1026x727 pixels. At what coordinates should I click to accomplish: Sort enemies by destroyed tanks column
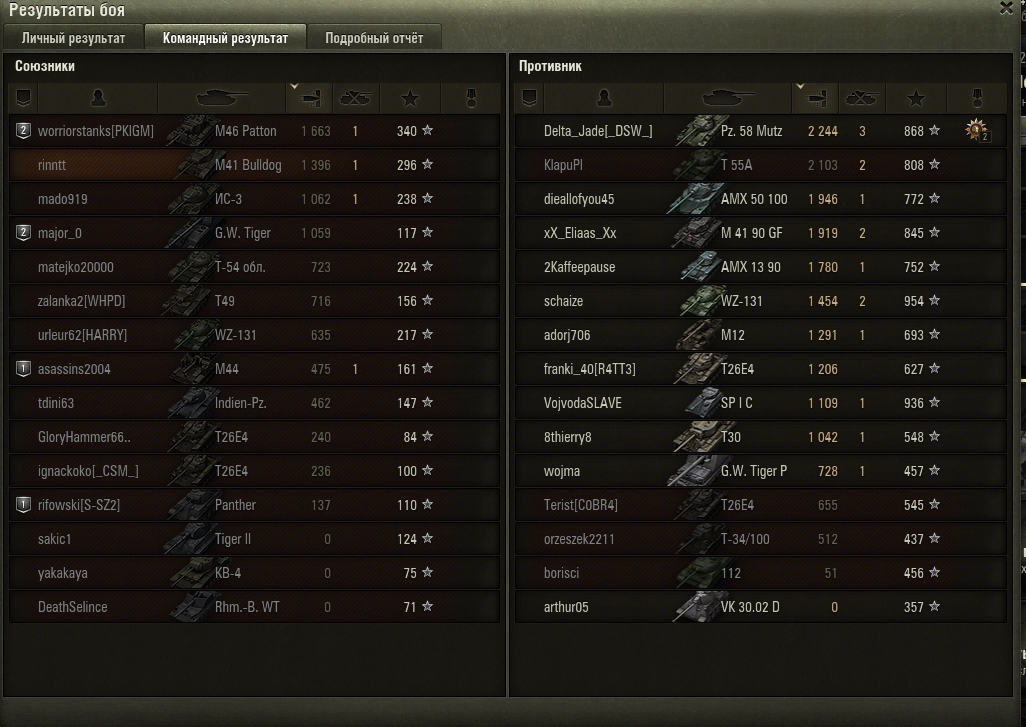[x=862, y=98]
